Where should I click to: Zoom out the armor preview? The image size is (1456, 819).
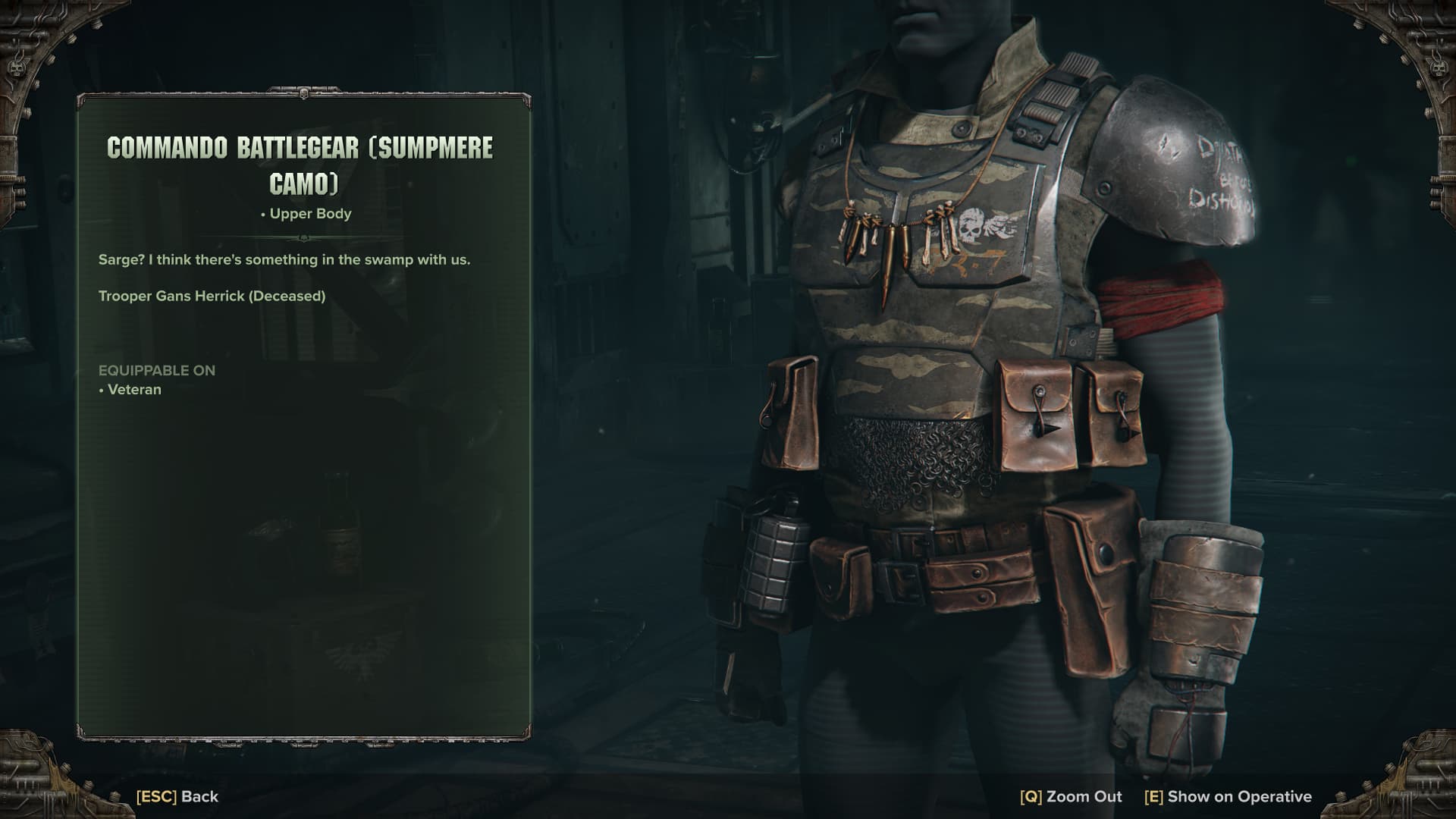coord(1071,796)
